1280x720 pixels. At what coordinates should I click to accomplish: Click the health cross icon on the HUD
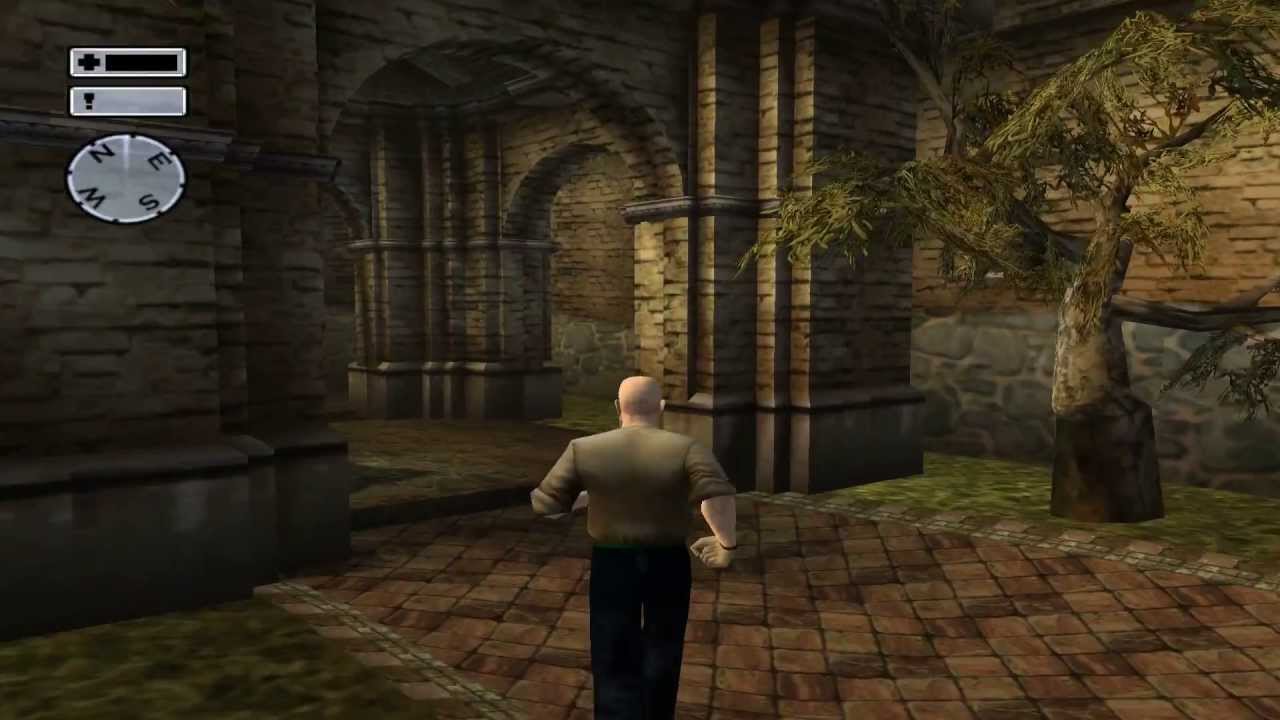pos(89,63)
